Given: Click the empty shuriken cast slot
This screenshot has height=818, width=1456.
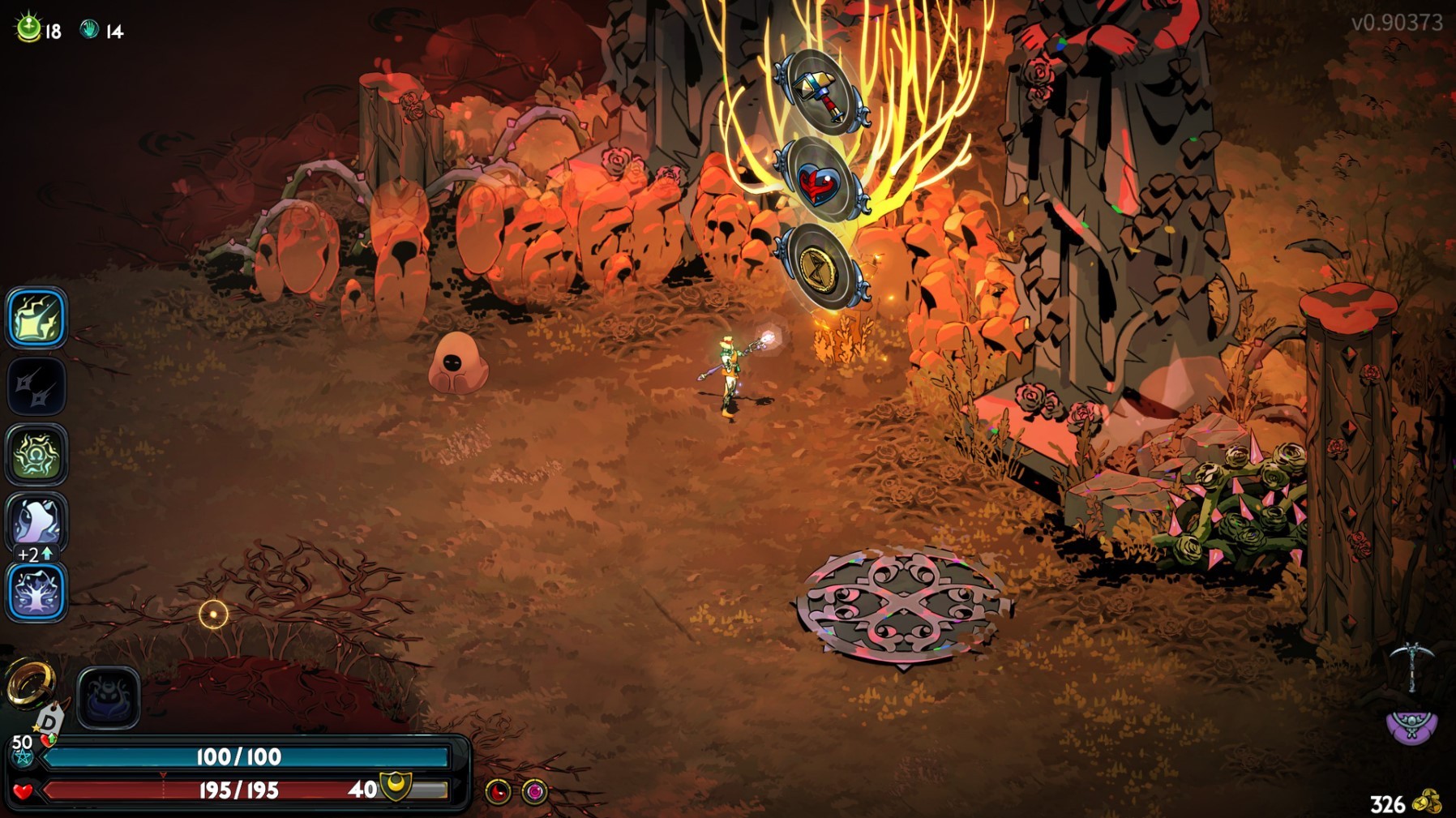Looking at the screenshot, I should pos(36,387).
